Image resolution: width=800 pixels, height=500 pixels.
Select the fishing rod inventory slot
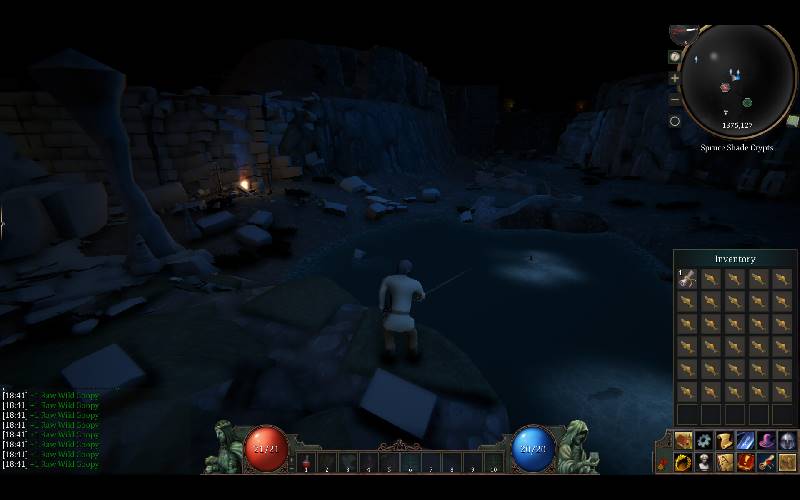coord(686,279)
